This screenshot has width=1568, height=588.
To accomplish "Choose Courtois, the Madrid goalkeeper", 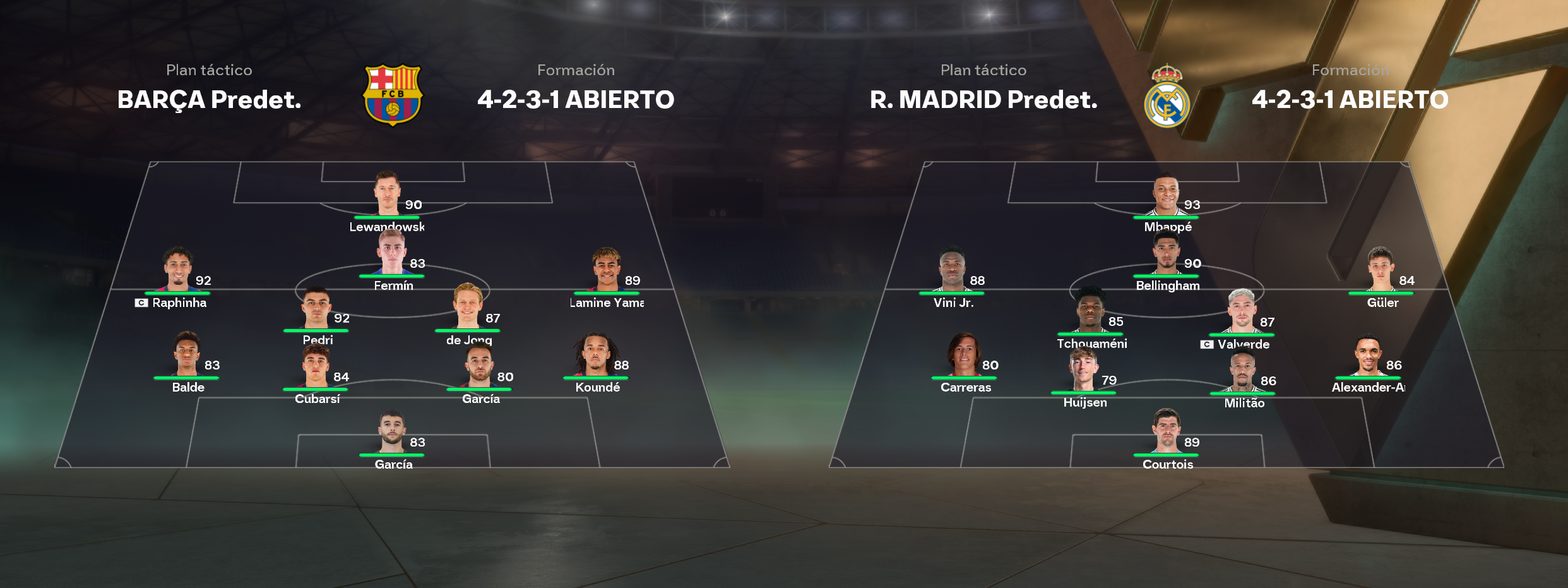I will [1166, 433].
